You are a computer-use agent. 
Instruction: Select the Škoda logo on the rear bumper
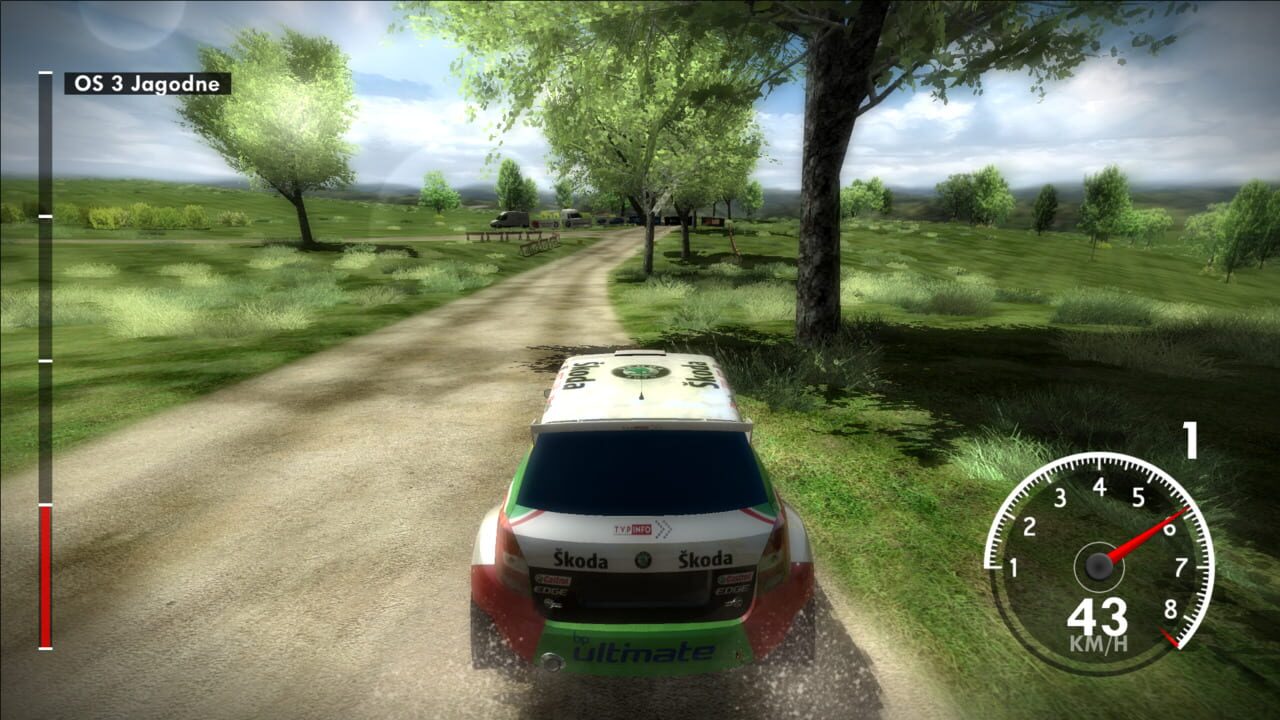pyautogui.click(x=641, y=560)
